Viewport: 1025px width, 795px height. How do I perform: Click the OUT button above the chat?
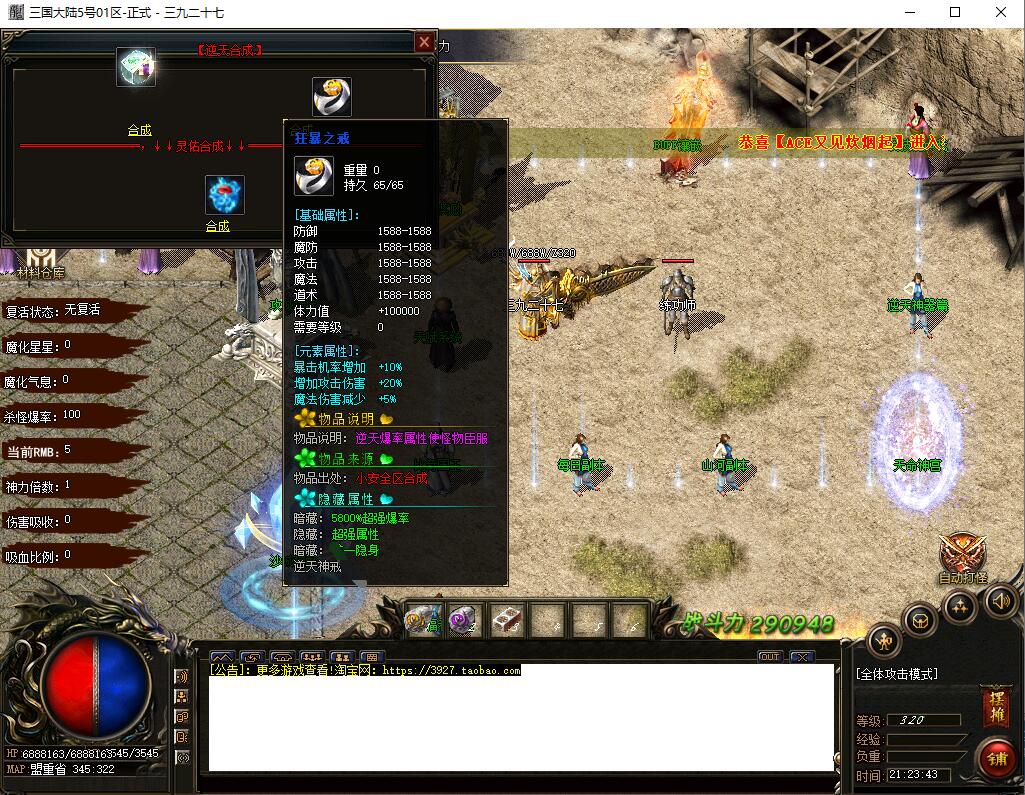(x=769, y=657)
